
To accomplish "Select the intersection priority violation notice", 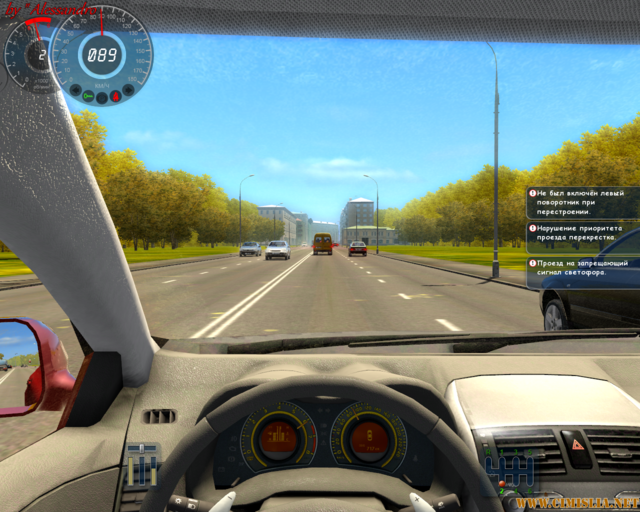I will 583,234.
